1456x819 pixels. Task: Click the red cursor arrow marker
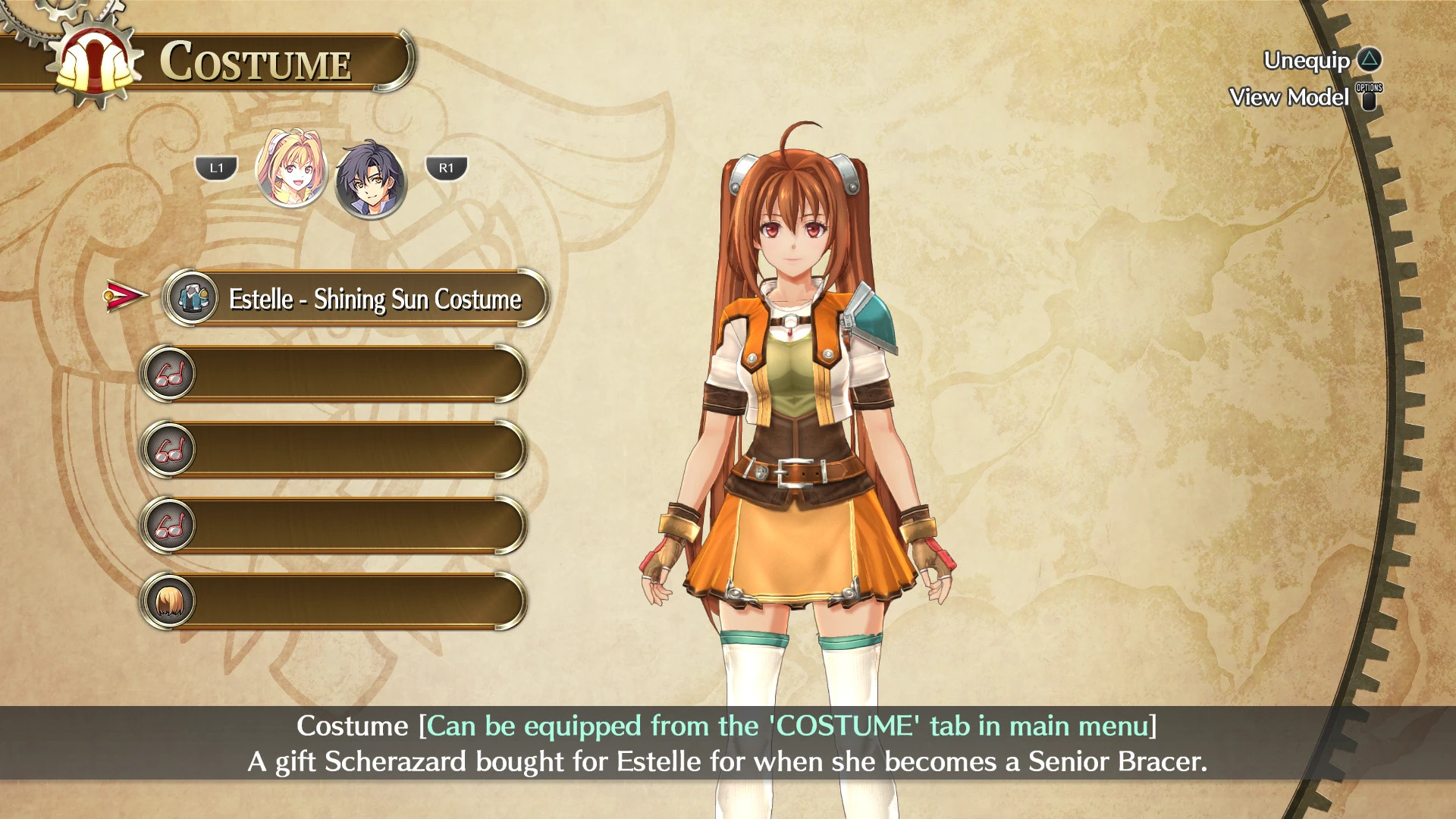coord(123,297)
